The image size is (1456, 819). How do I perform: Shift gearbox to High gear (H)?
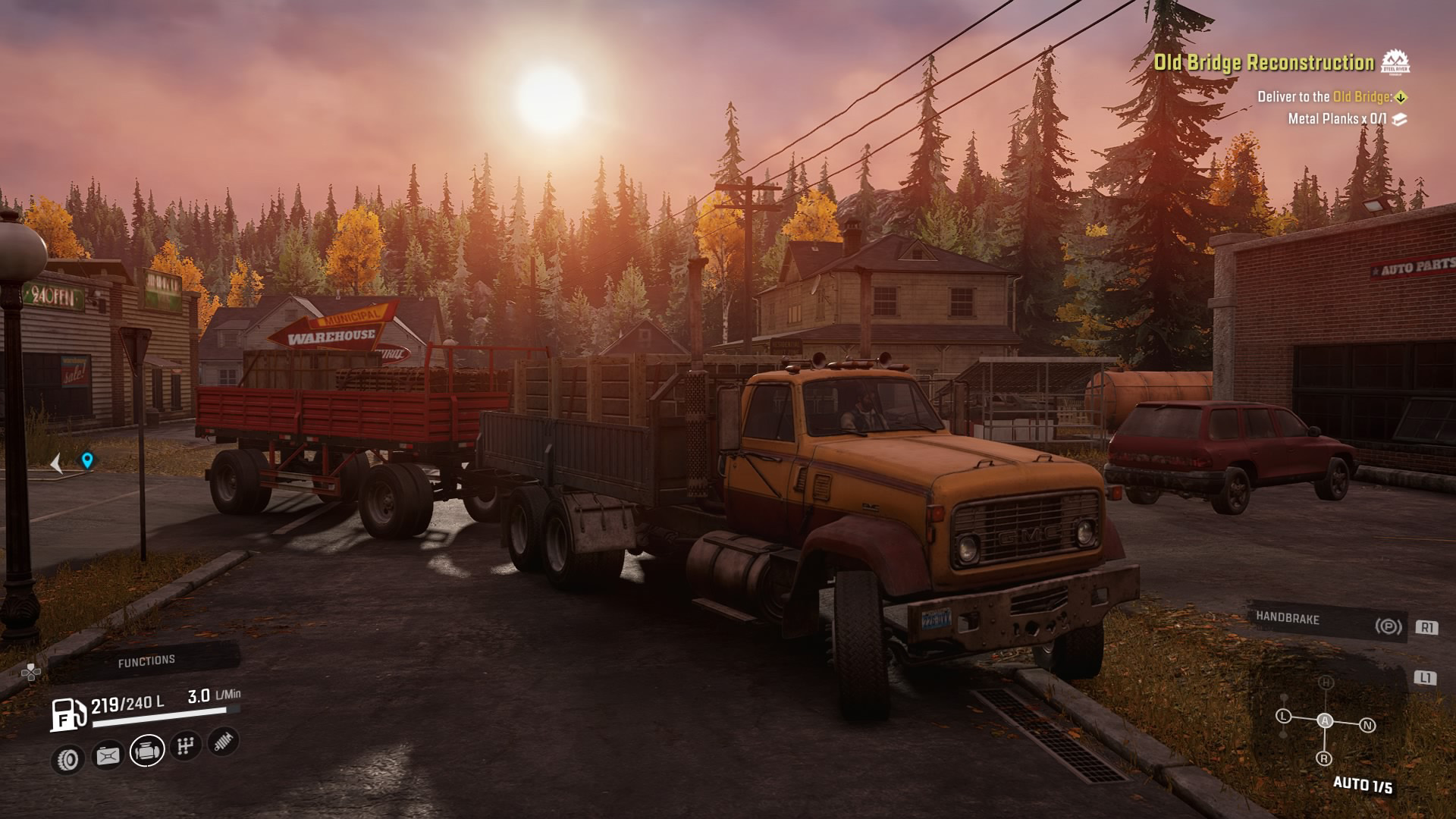(x=1326, y=683)
